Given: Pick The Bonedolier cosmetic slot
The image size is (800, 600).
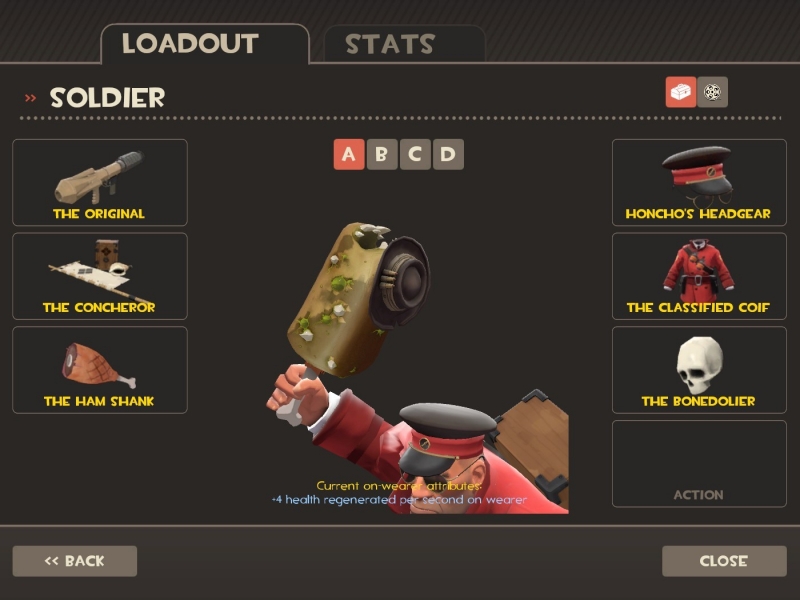Looking at the screenshot, I should (x=699, y=369).
